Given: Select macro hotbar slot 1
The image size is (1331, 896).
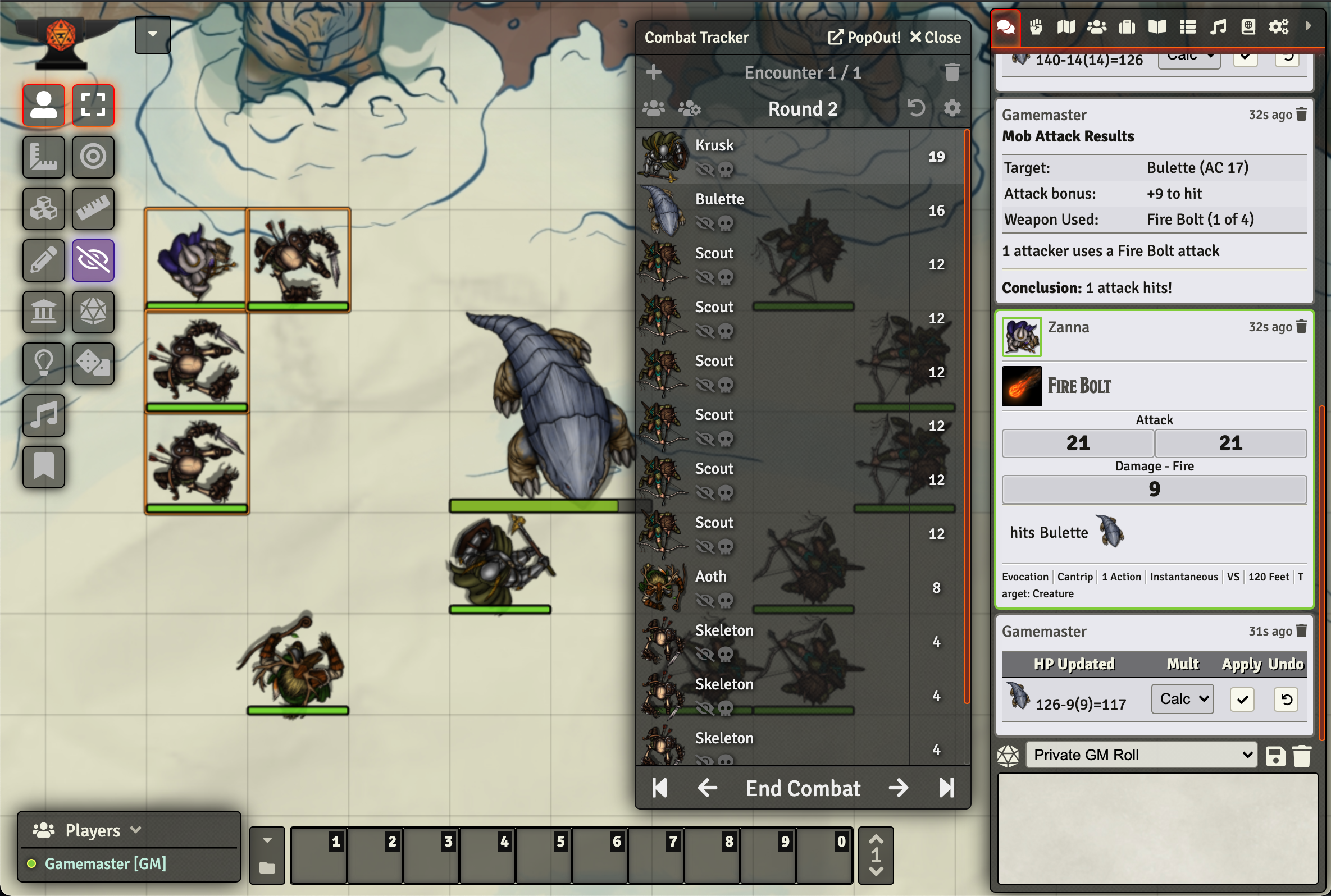Looking at the screenshot, I should tap(318, 855).
